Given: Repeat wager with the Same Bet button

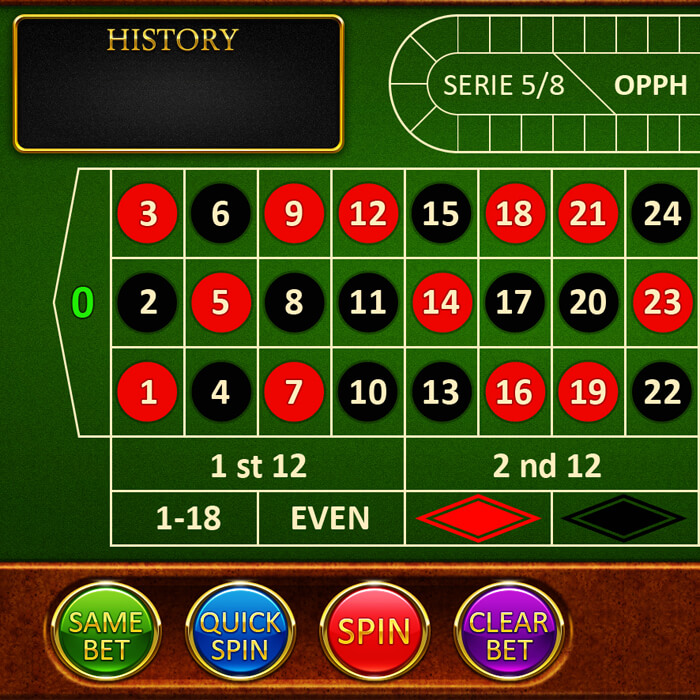Looking at the screenshot, I should pos(106,633).
